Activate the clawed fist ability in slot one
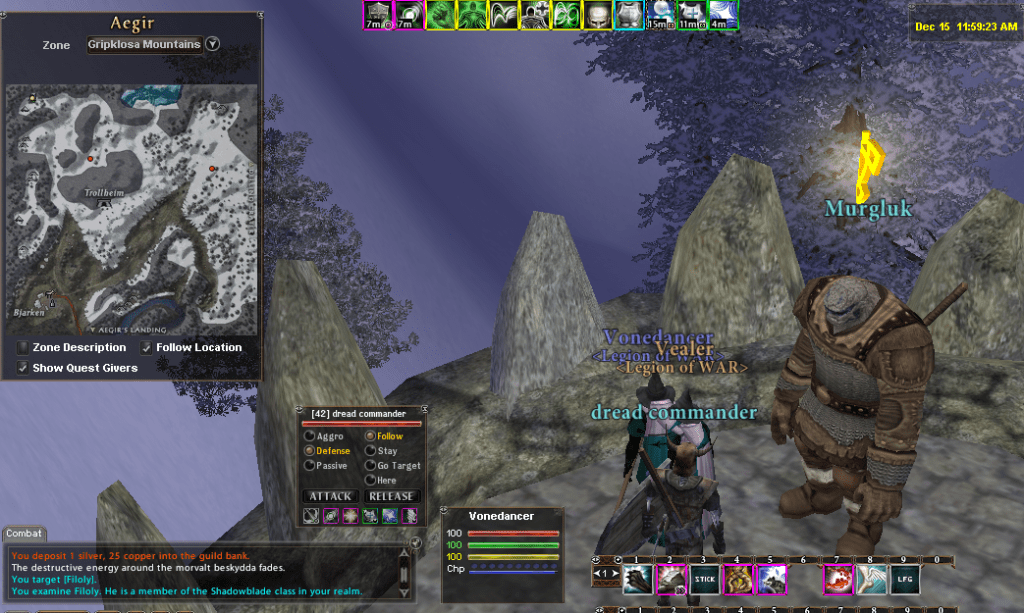Image resolution: width=1024 pixels, height=613 pixels. (x=638, y=579)
